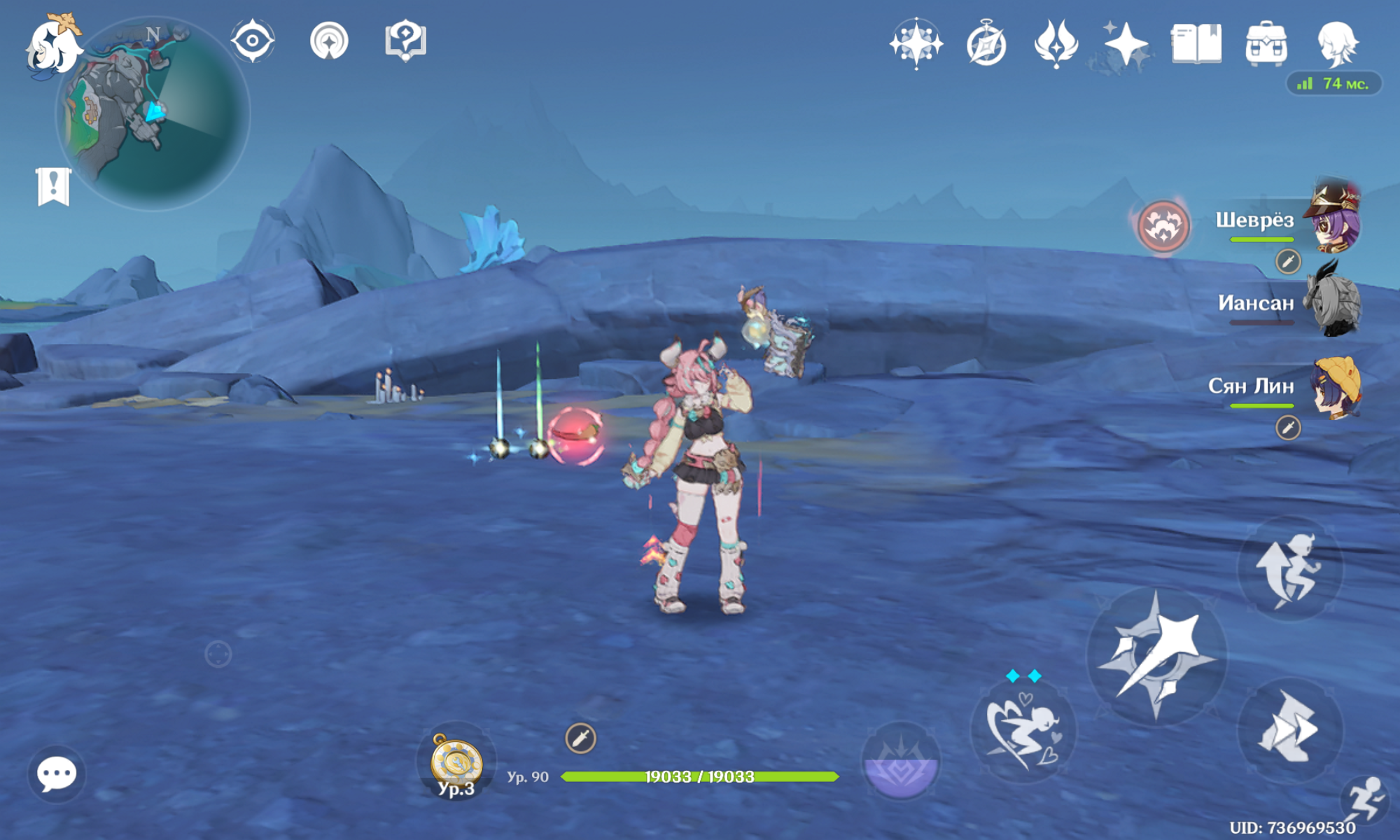The height and width of the screenshot is (840, 1400).
Task: Open the open book icon
Action: pyautogui.click(x=1196, y=44)
